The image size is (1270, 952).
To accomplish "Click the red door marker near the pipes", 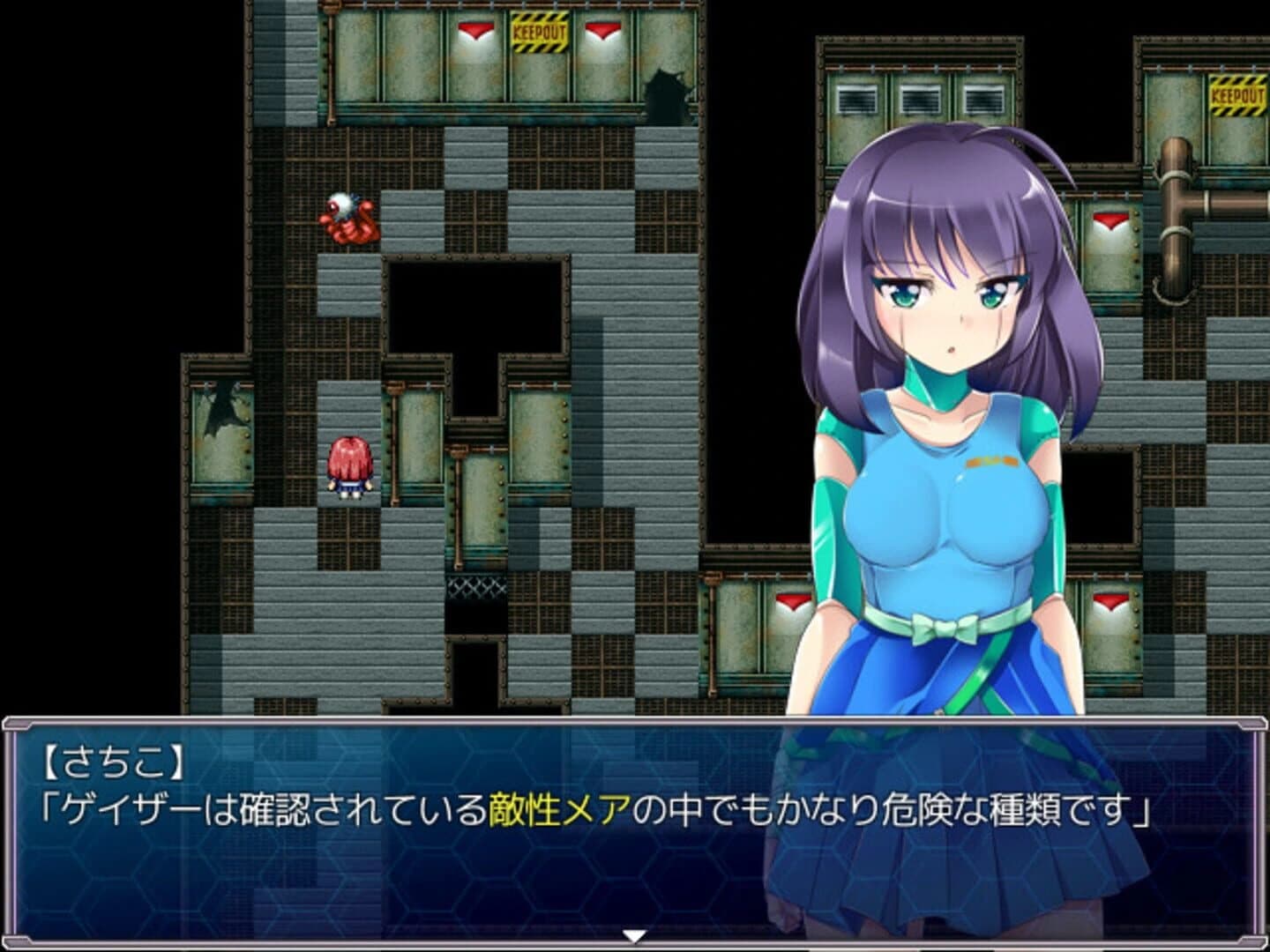I will click(x=1109, y=219).
